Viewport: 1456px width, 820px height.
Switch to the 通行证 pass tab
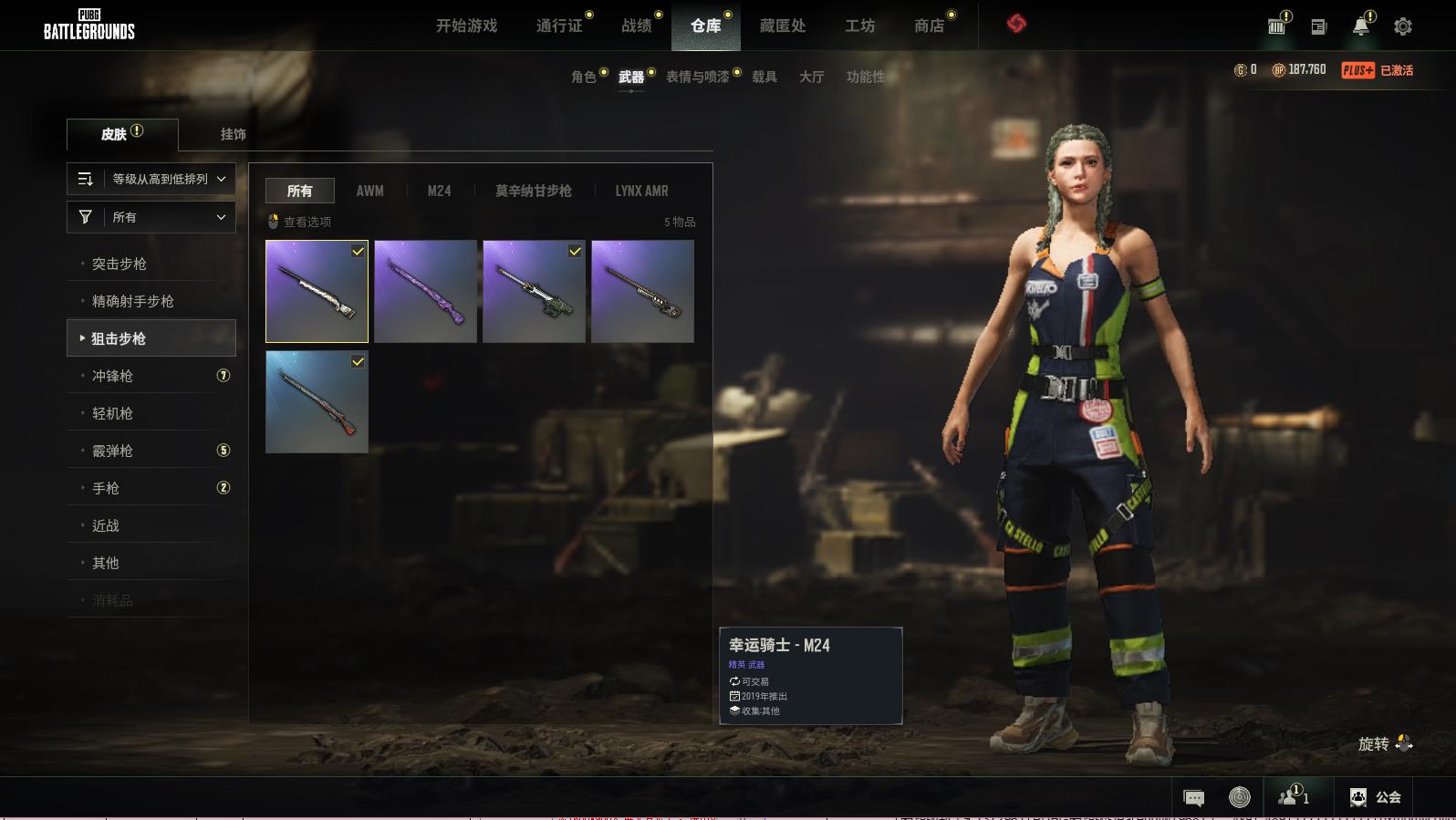pyautogui.click(x=559, y=26)
